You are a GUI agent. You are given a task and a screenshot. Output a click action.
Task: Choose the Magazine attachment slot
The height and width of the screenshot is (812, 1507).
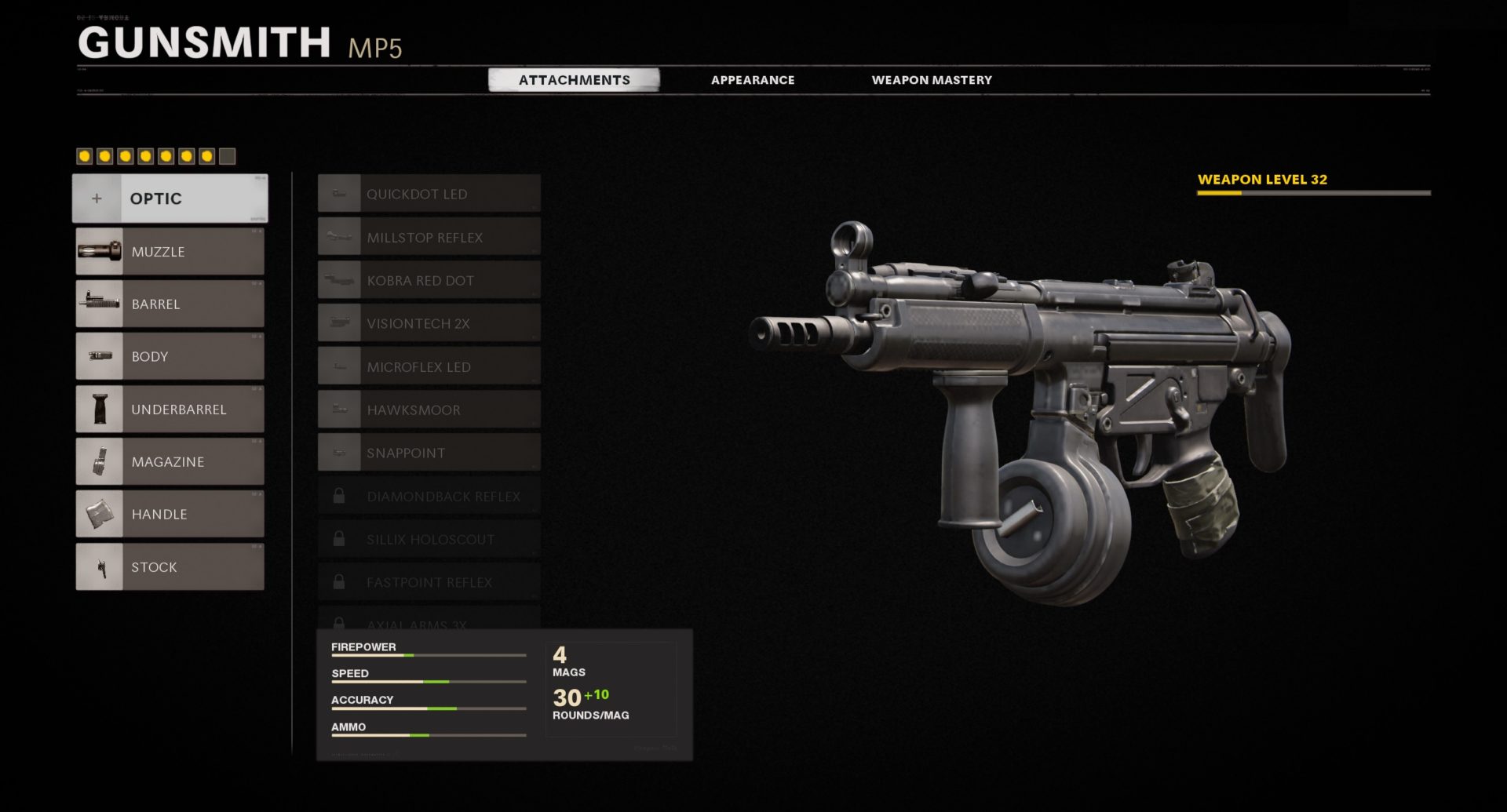click(170, 462)
